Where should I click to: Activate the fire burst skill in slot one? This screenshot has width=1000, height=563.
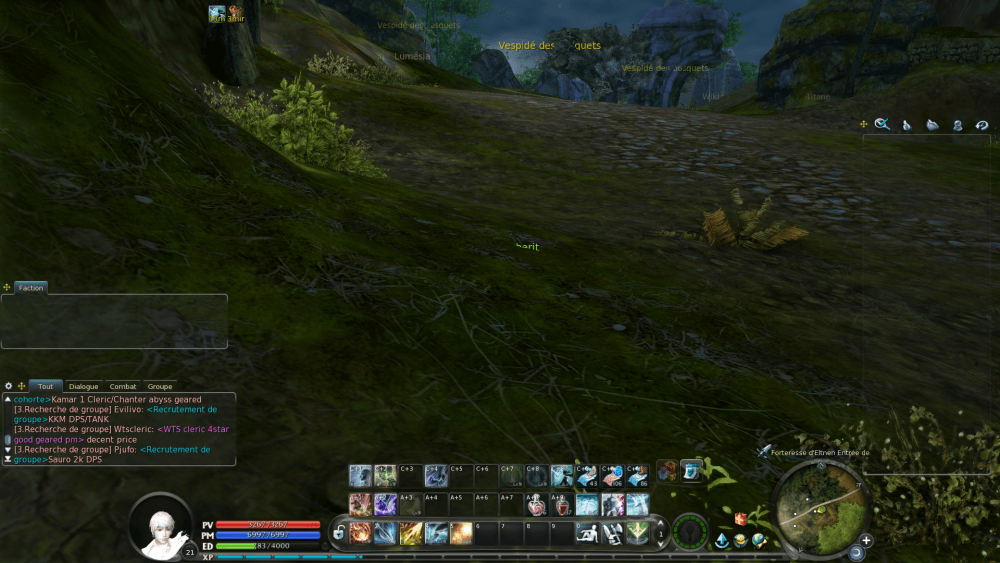[x=360, y=532]
